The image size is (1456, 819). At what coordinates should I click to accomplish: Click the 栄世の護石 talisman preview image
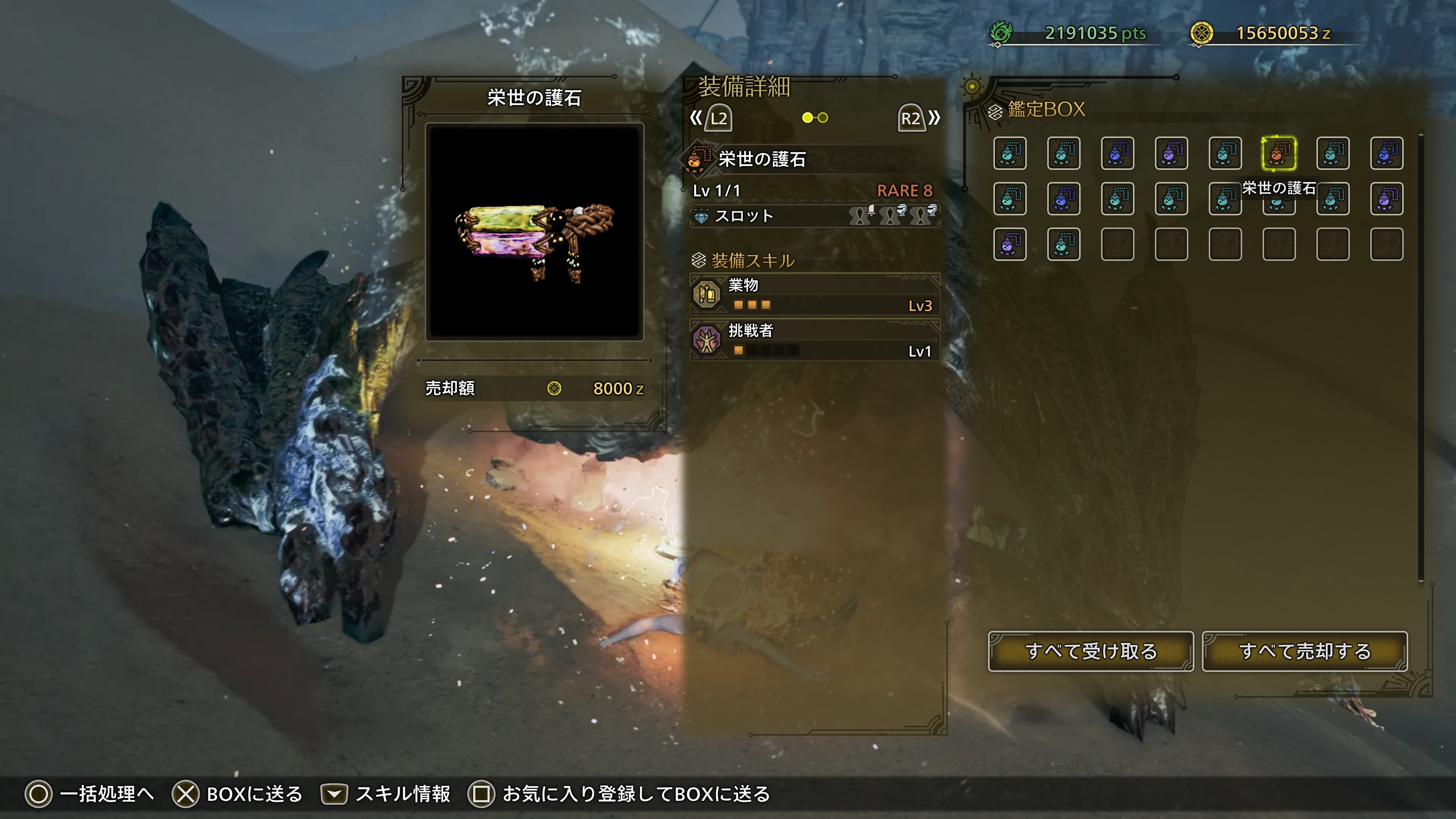click(534, 232)
